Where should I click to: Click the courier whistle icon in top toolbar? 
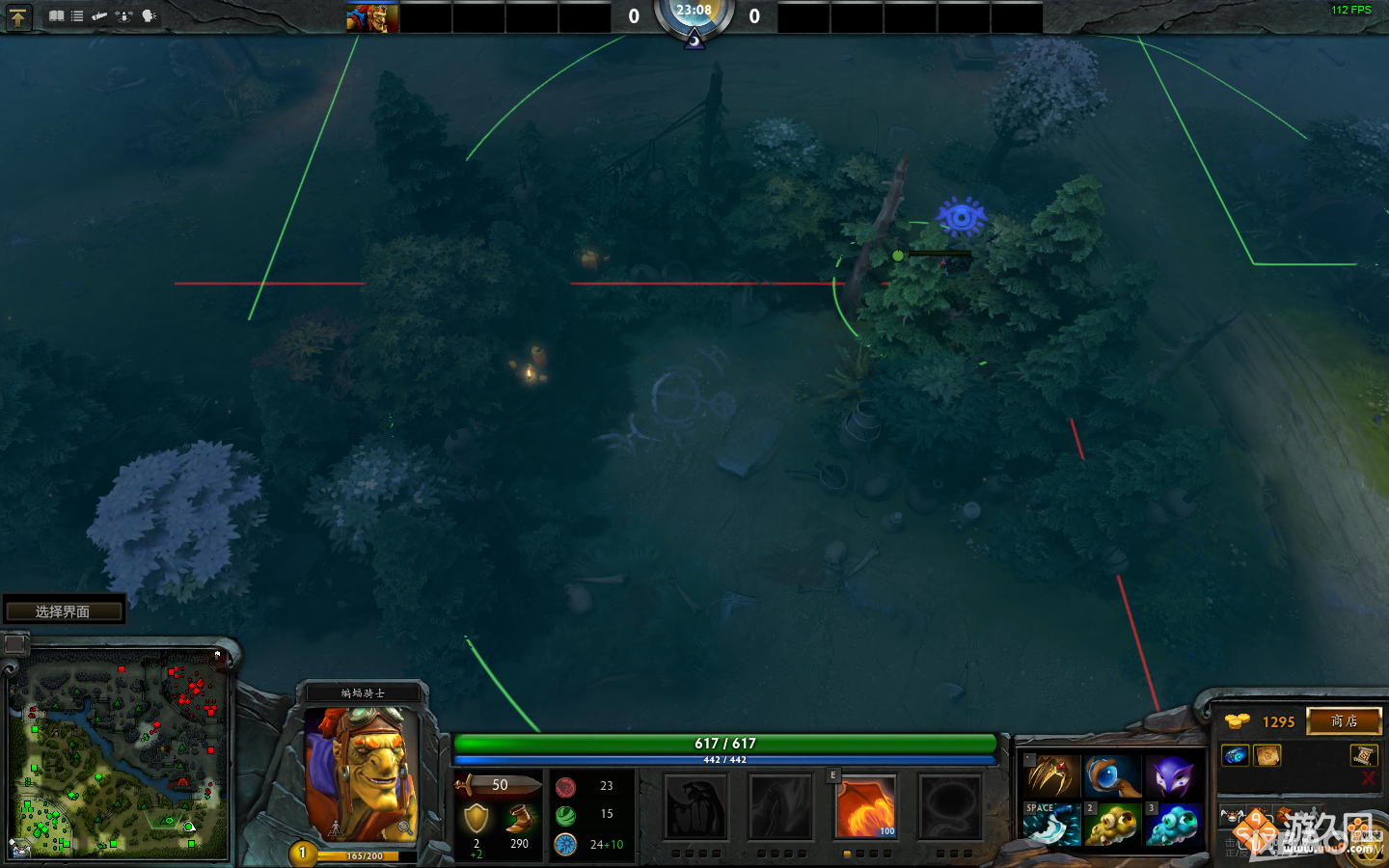99,16
